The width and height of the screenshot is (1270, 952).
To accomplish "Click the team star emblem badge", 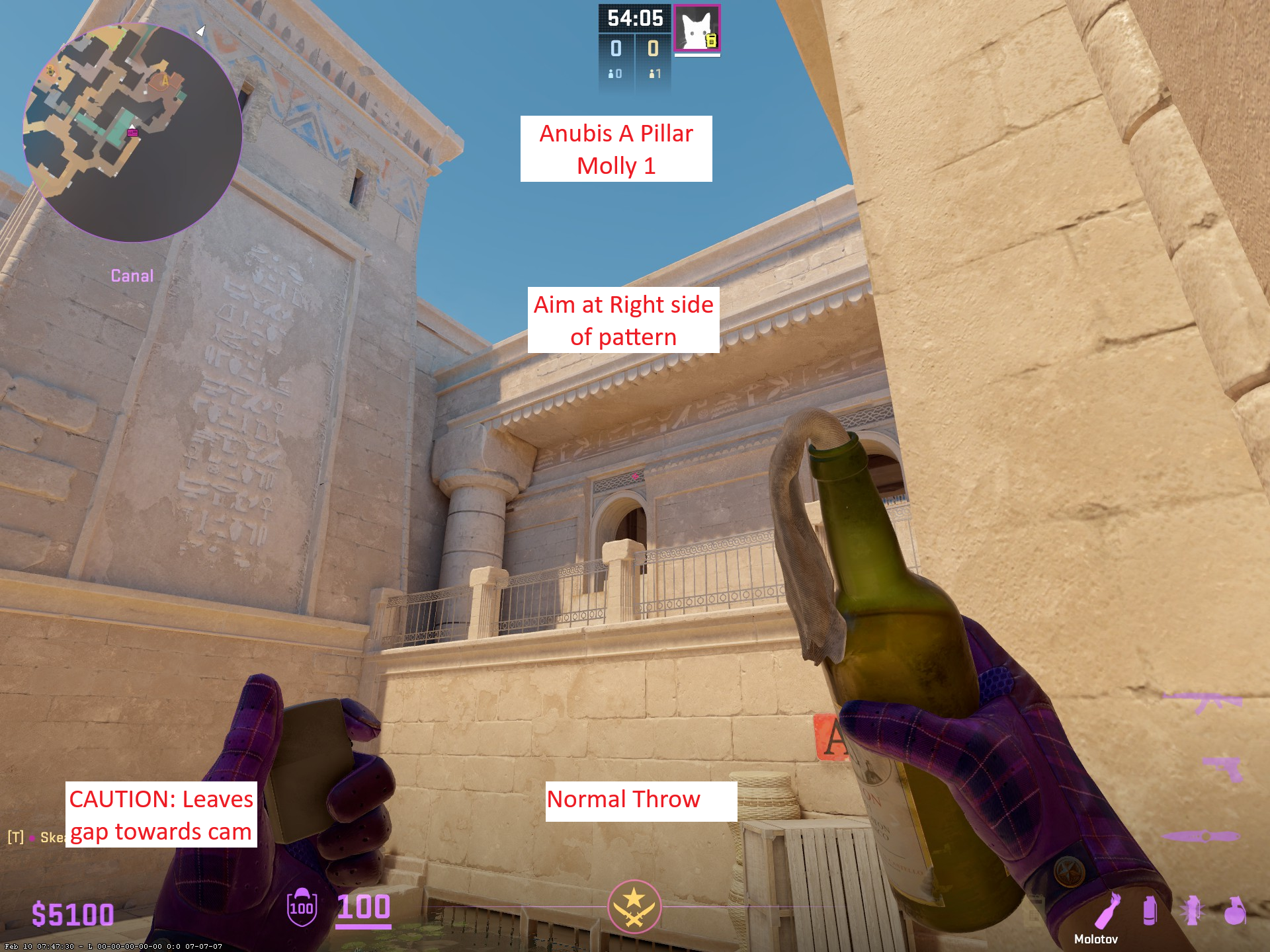I will pyautogui.click(x=634, y=906).
